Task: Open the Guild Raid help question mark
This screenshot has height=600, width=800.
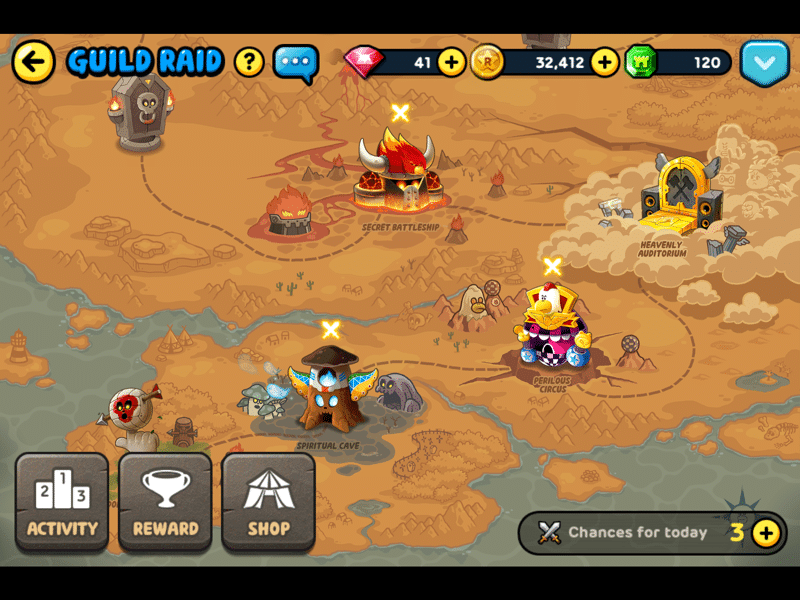Action: pos(249,62)
